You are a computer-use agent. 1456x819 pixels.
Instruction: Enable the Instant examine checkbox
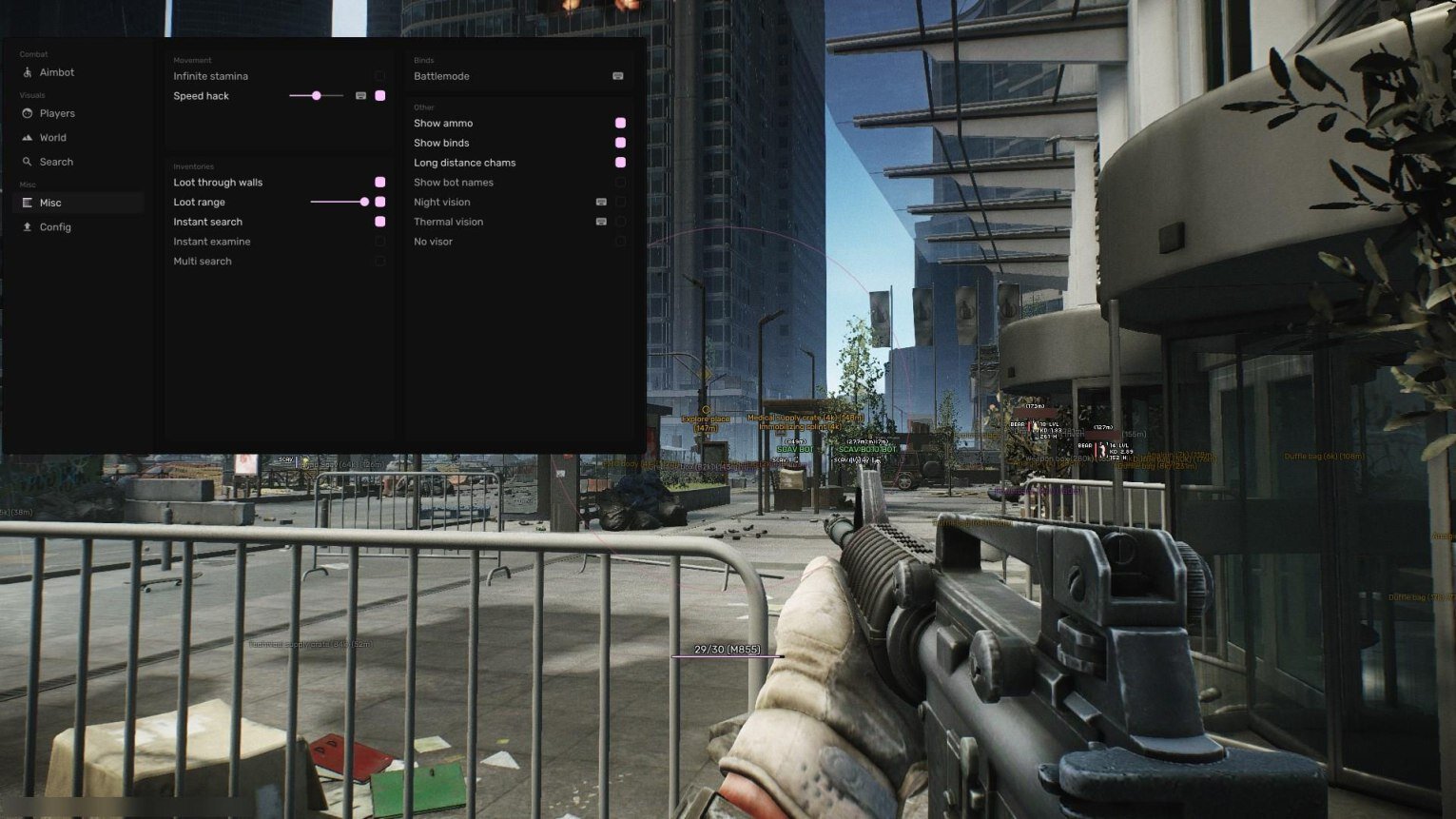pos(379,242)
